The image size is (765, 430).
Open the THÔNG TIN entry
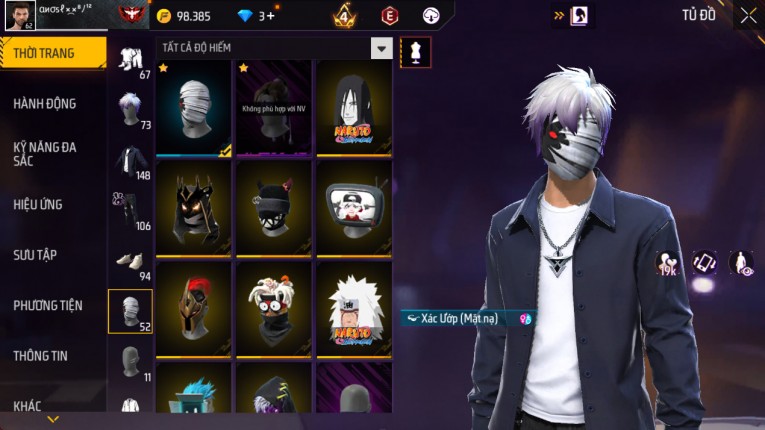point(41,355)
